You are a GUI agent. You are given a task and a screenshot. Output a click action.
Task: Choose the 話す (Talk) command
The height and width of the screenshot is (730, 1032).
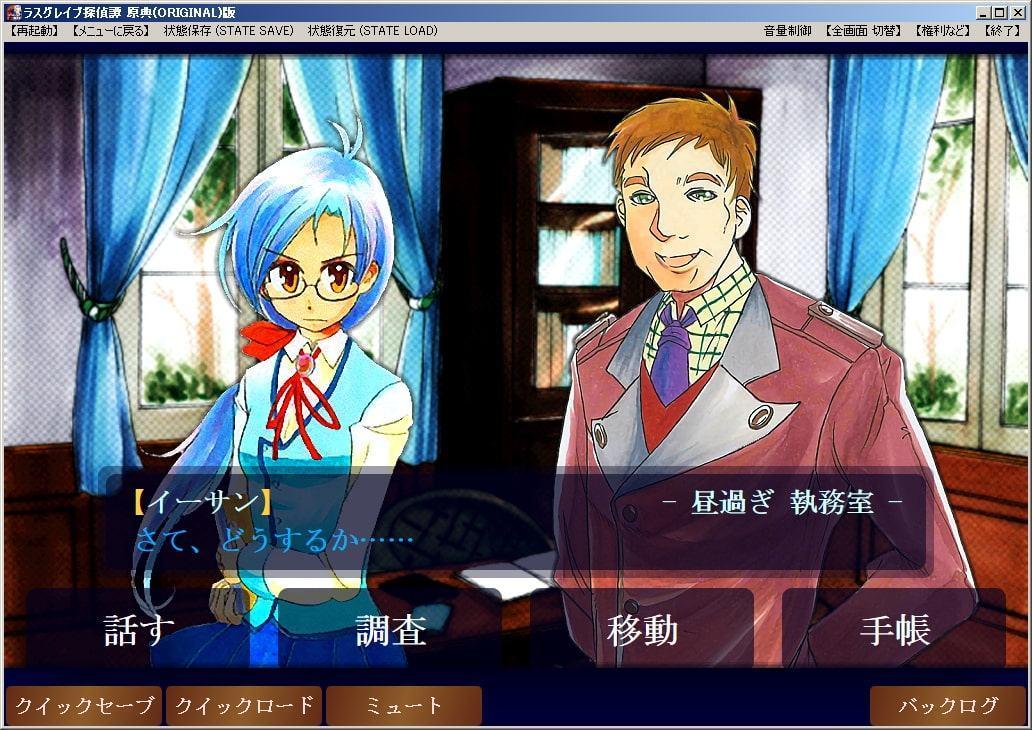click(139, 630)
